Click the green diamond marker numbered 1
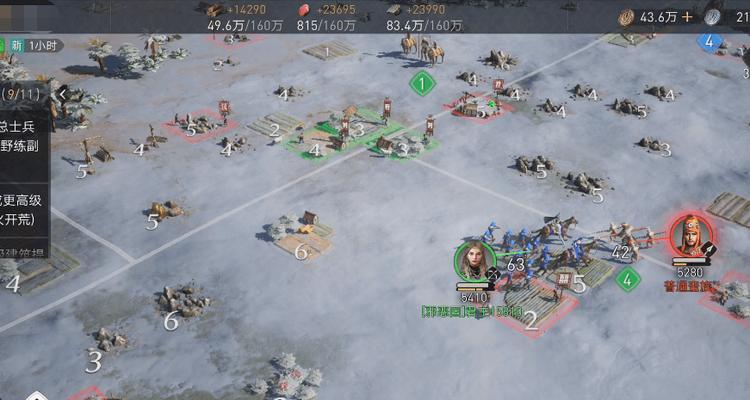 (x=423, y=84)
